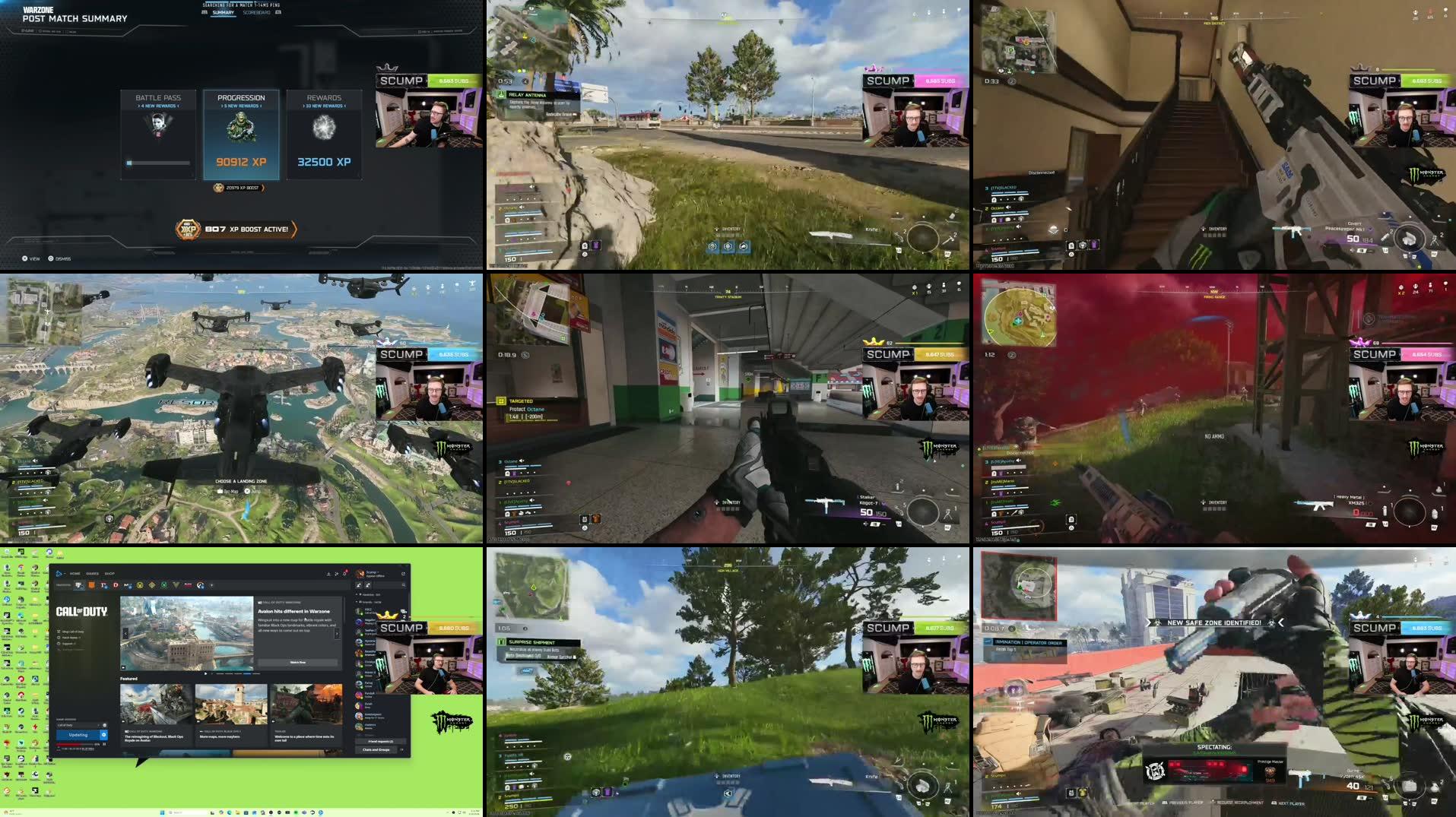Open the Call of Duty game version dropdown
The width and height of the screenshot is (1456, 817).
click(98, 725)
